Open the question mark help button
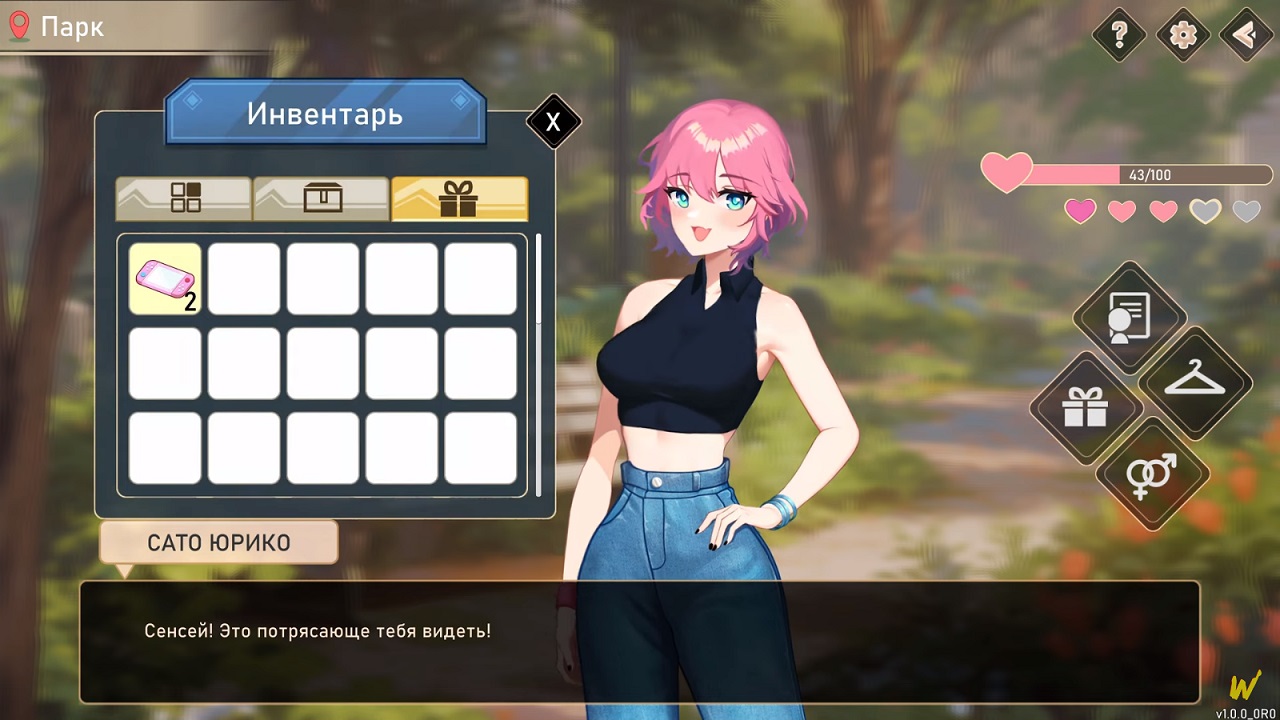This screenshot has width=1280, height=720. (1119, 35)
